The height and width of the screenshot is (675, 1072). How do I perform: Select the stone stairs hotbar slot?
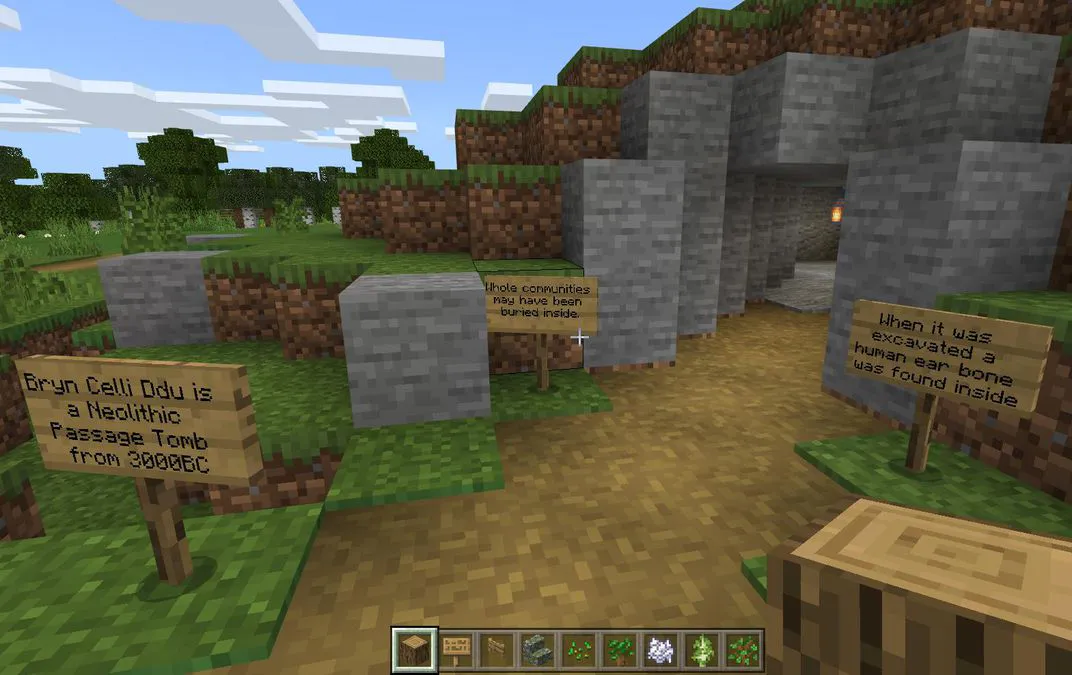(x=534, y=648)
